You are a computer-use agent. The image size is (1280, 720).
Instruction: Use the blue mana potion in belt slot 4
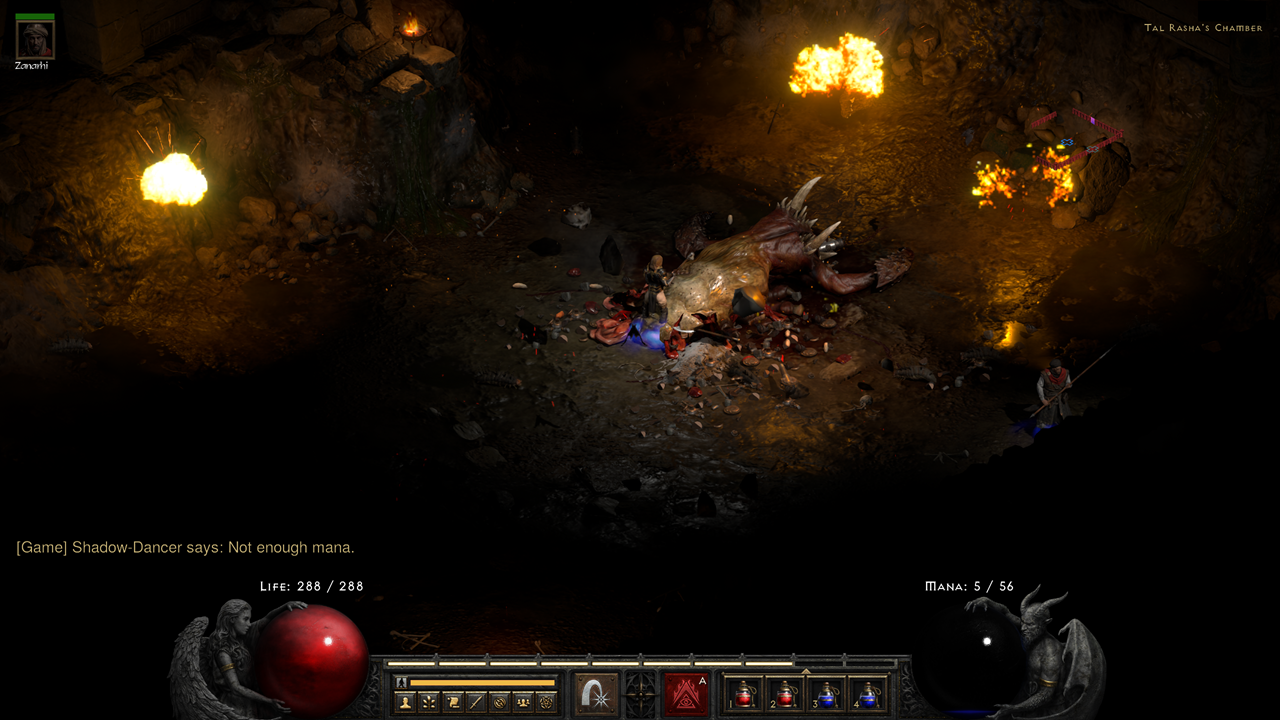(868, 694)
